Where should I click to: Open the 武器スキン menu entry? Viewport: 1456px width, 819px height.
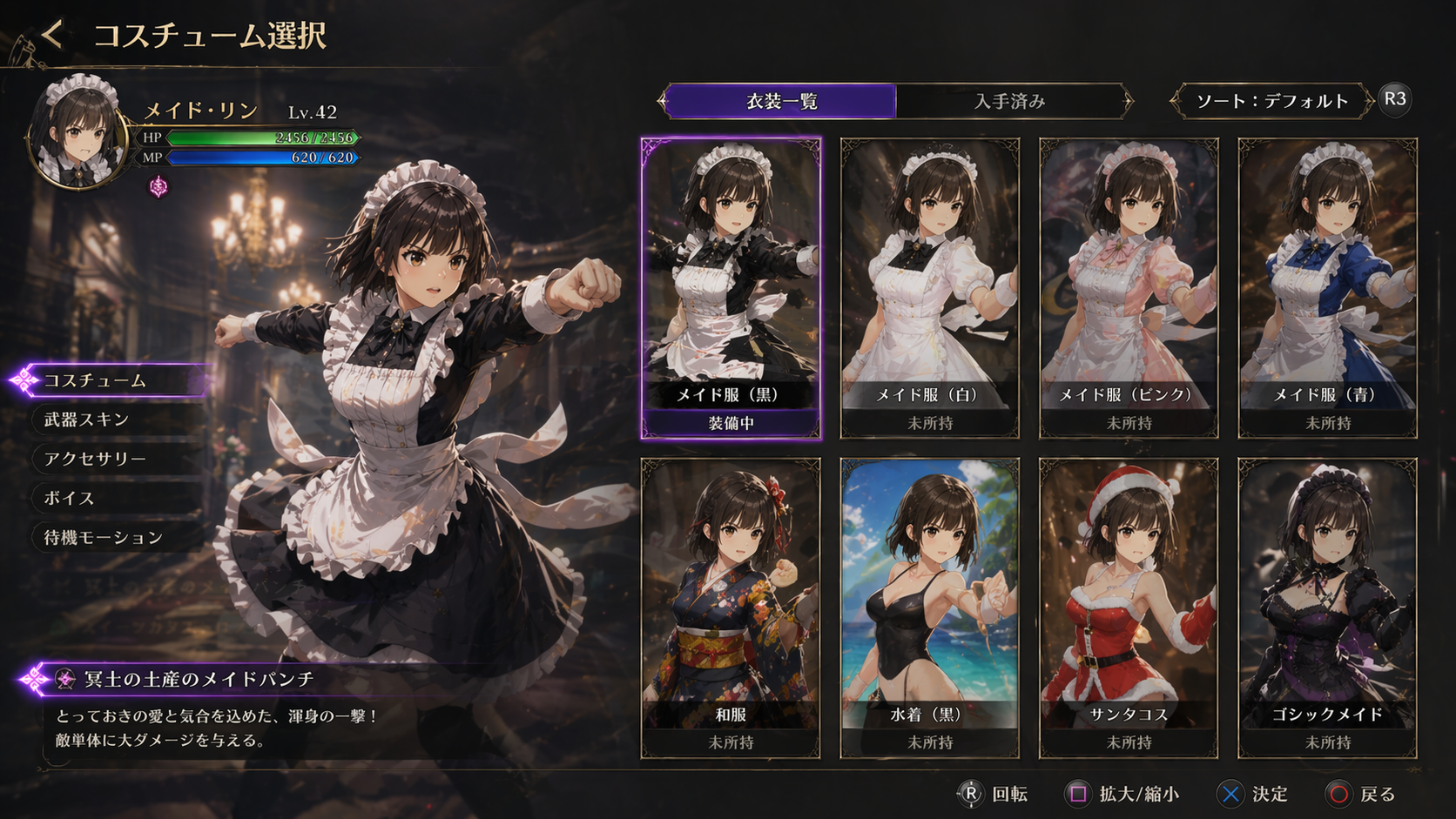pyautogui.click(x=113, y=420)
